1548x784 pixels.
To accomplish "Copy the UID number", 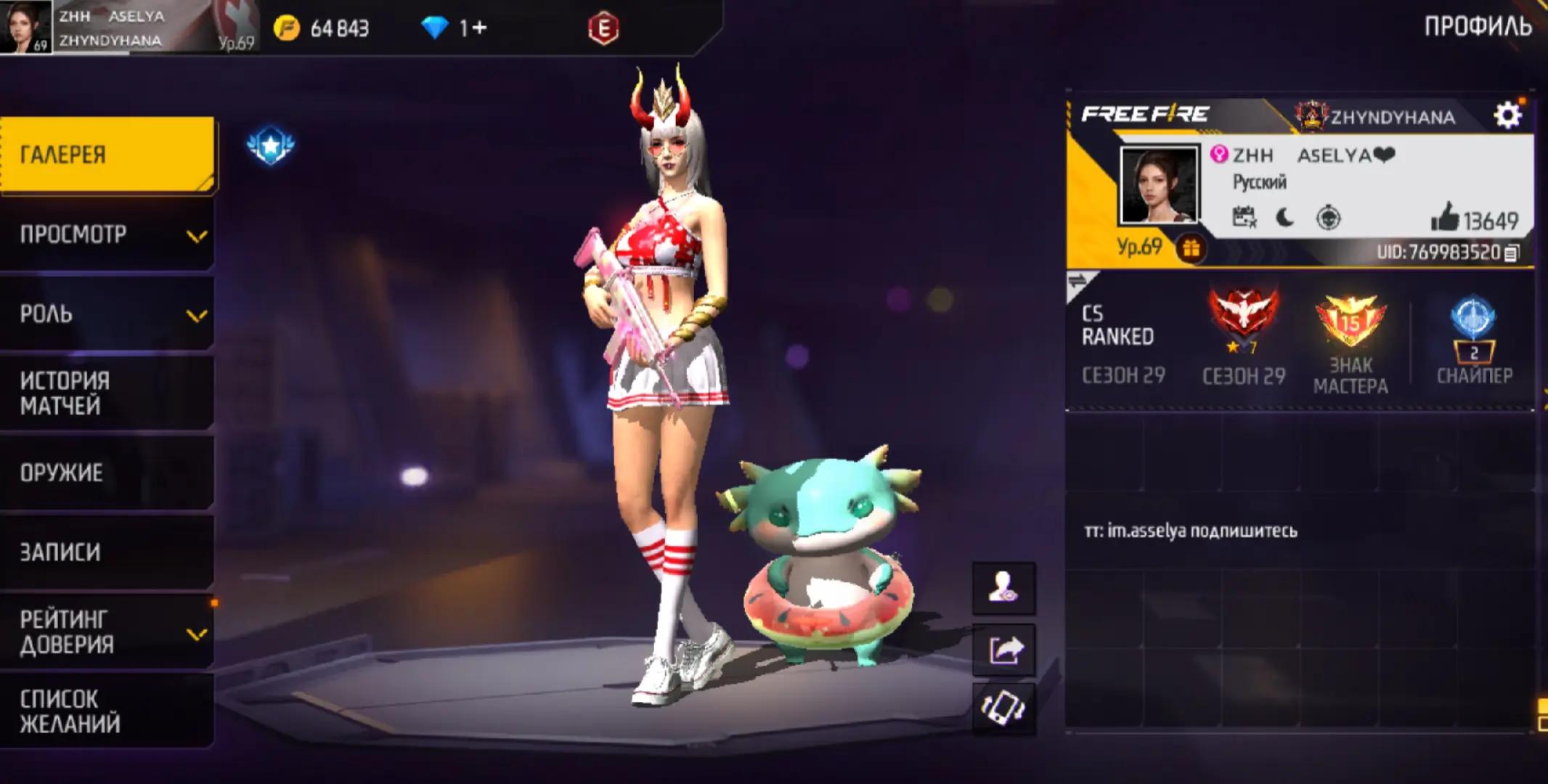I will [1512, 253].
